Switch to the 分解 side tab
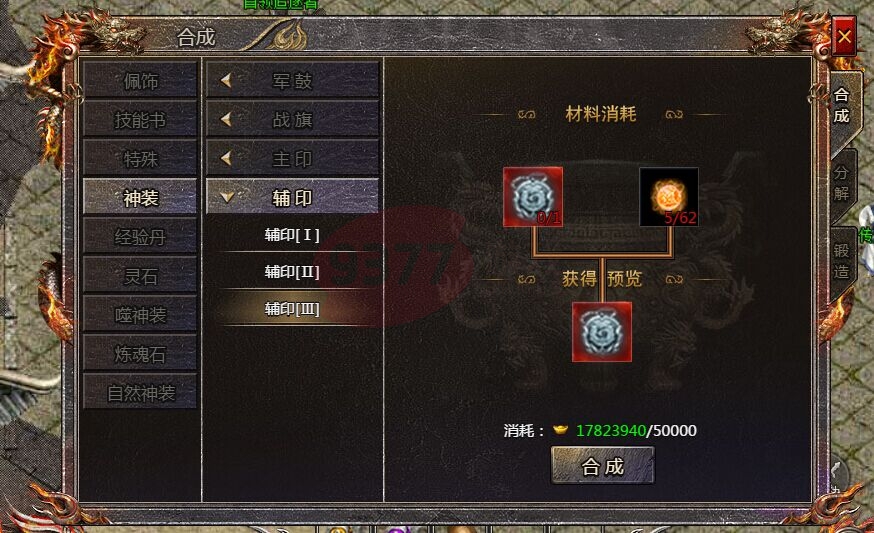Viewport: 874px width, 533px height. point(843,181)
